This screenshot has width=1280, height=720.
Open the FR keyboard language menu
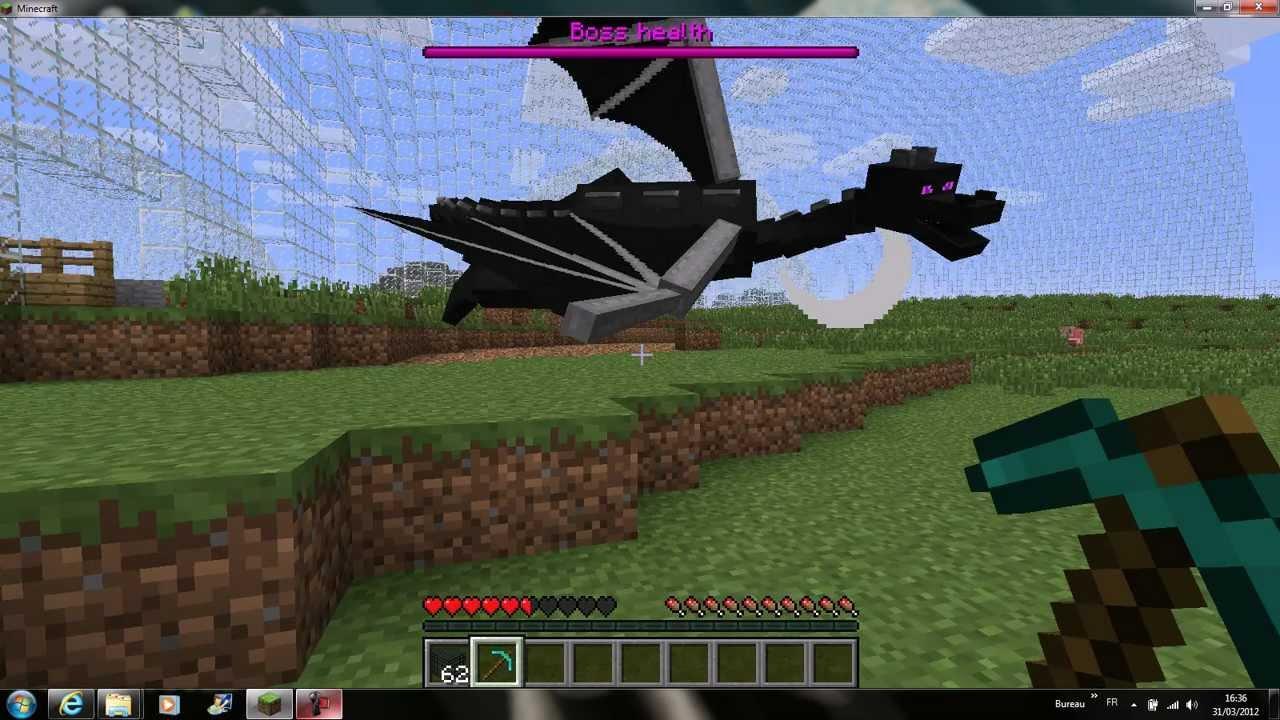tap(1111, 704)
